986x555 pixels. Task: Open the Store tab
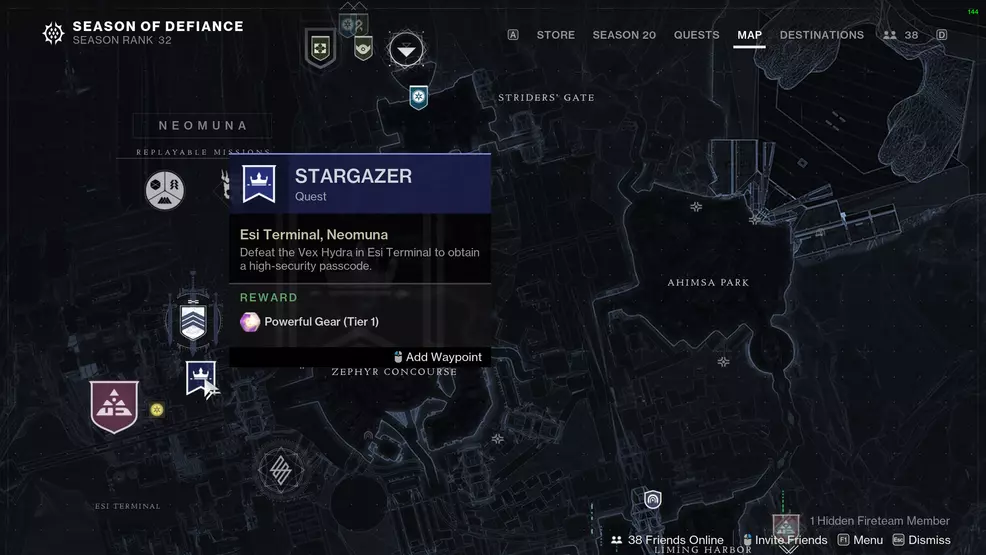coord(555,35)
